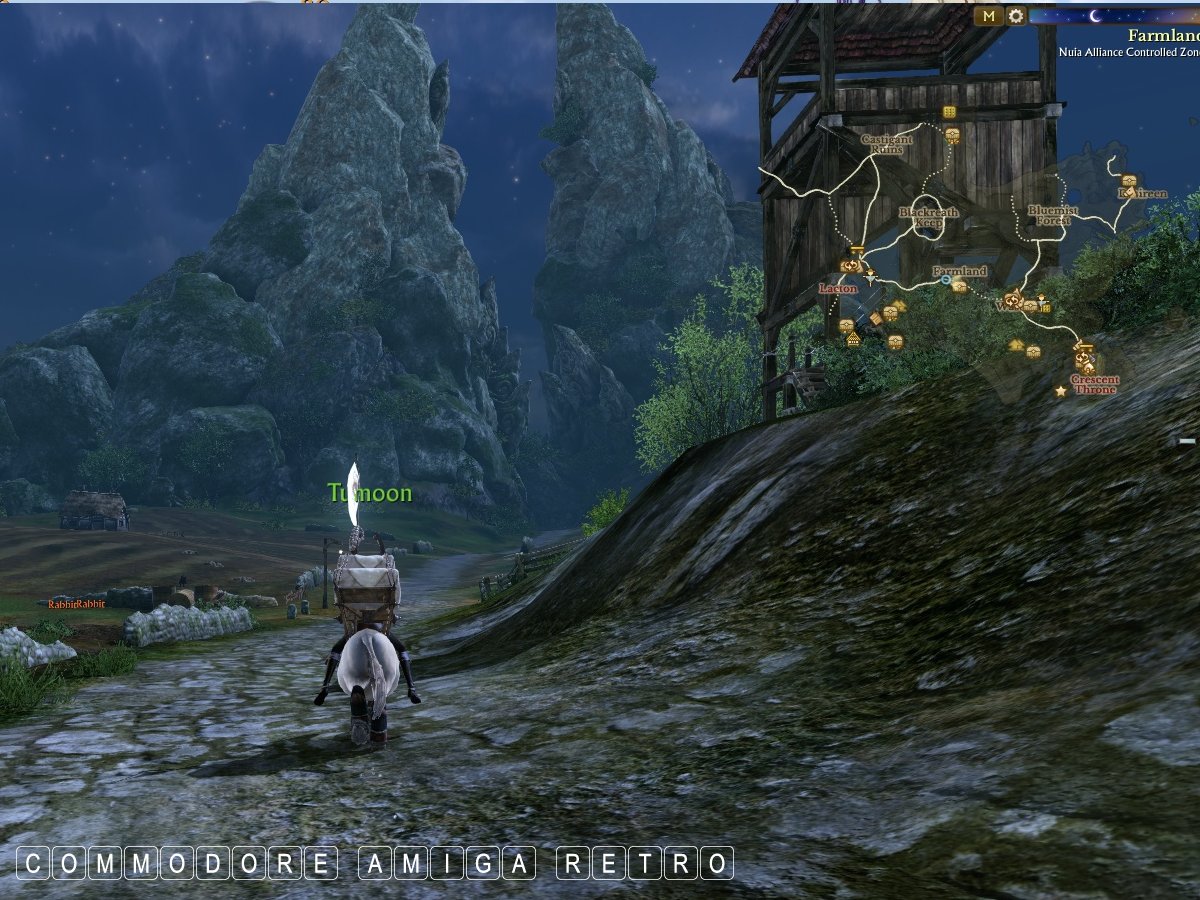1200x900 pixels.
Task: Select Bluemist Forest on the overlay map
Action: click(1053, 215)
